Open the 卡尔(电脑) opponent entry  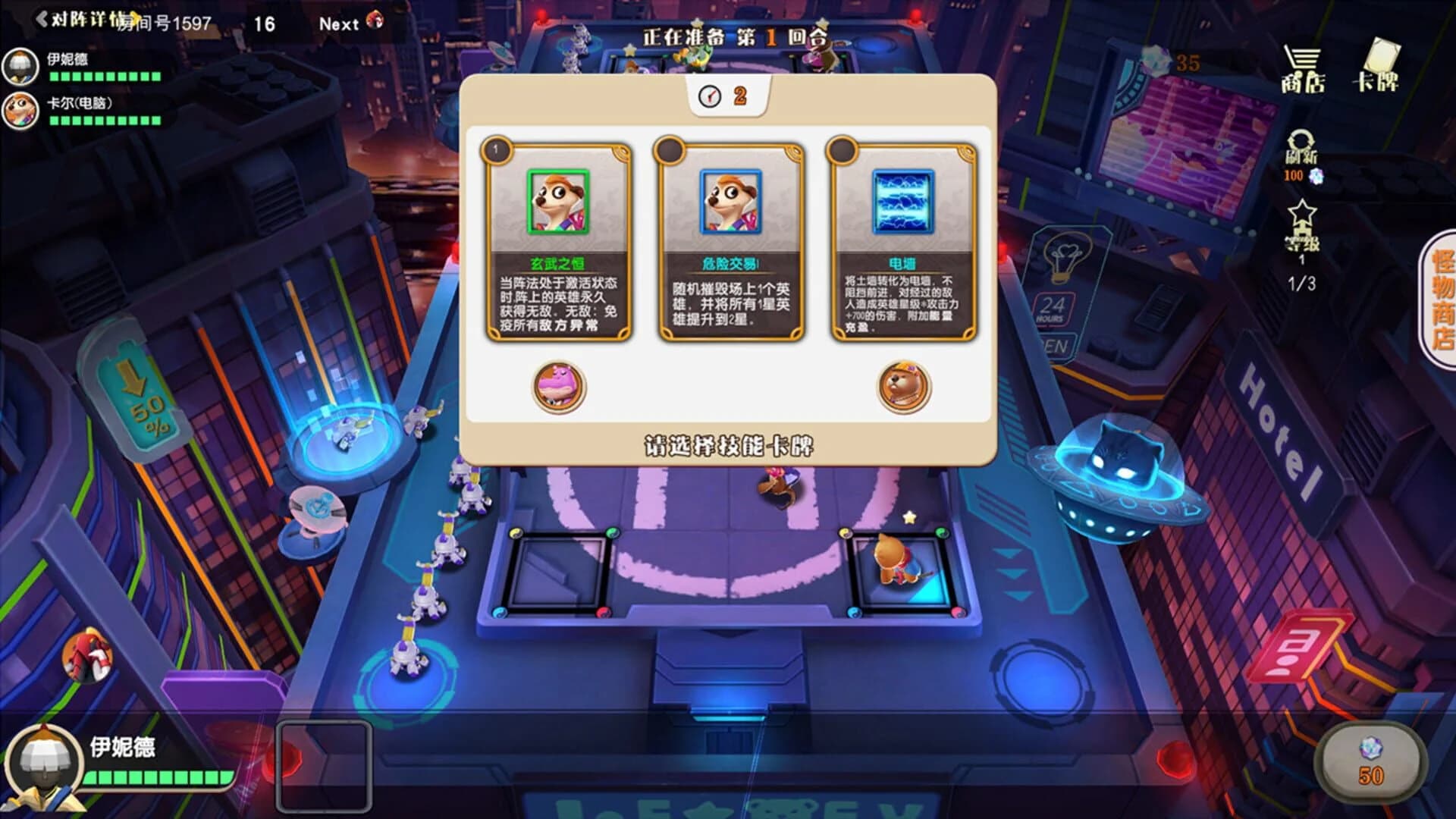[21, 109]
